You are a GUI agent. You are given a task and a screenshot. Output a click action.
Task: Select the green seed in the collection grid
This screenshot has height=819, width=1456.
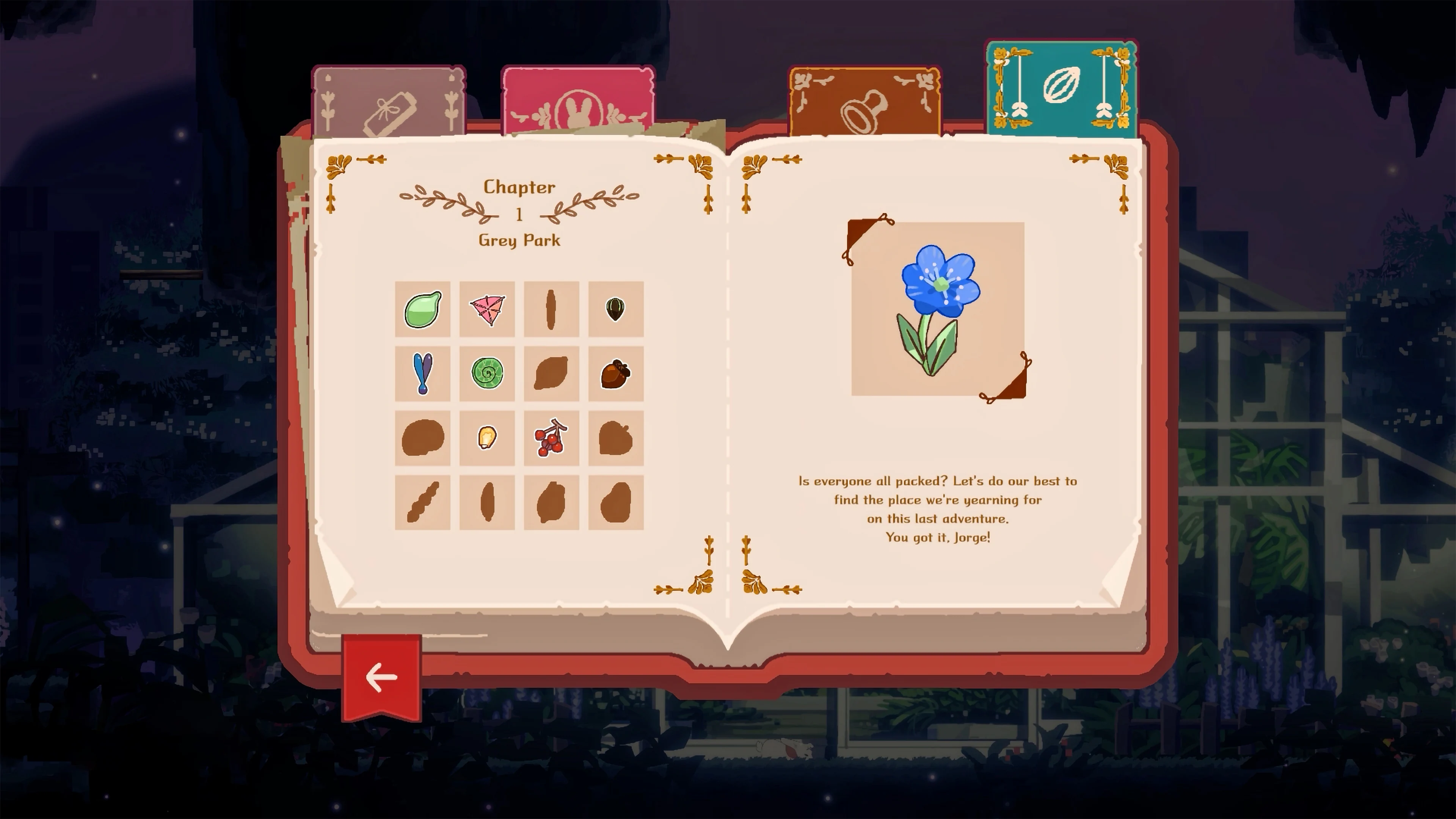tap(423, 310)
